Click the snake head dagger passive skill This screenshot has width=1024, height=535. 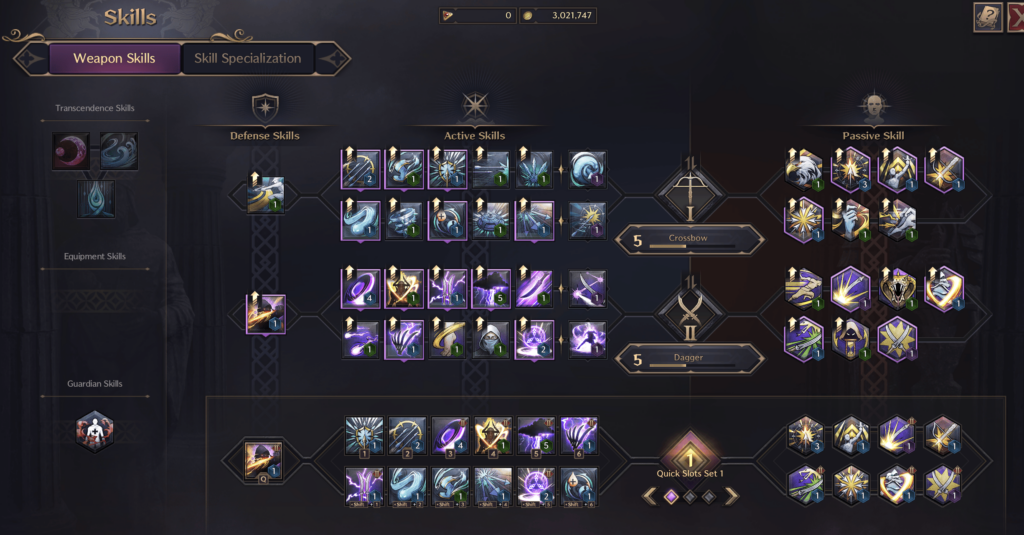pos(899,288)
